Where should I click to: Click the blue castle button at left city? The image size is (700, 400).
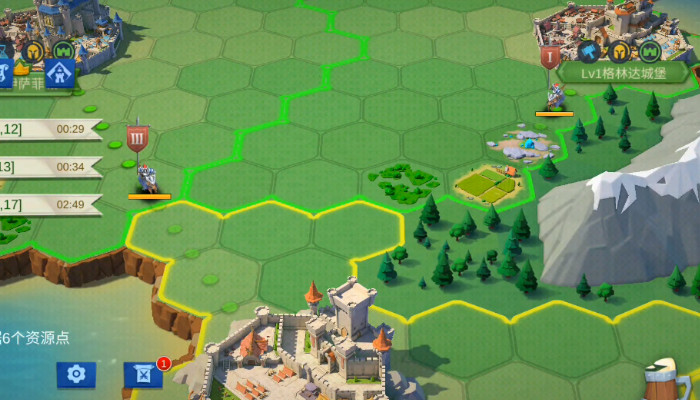[x=59, y=71]
